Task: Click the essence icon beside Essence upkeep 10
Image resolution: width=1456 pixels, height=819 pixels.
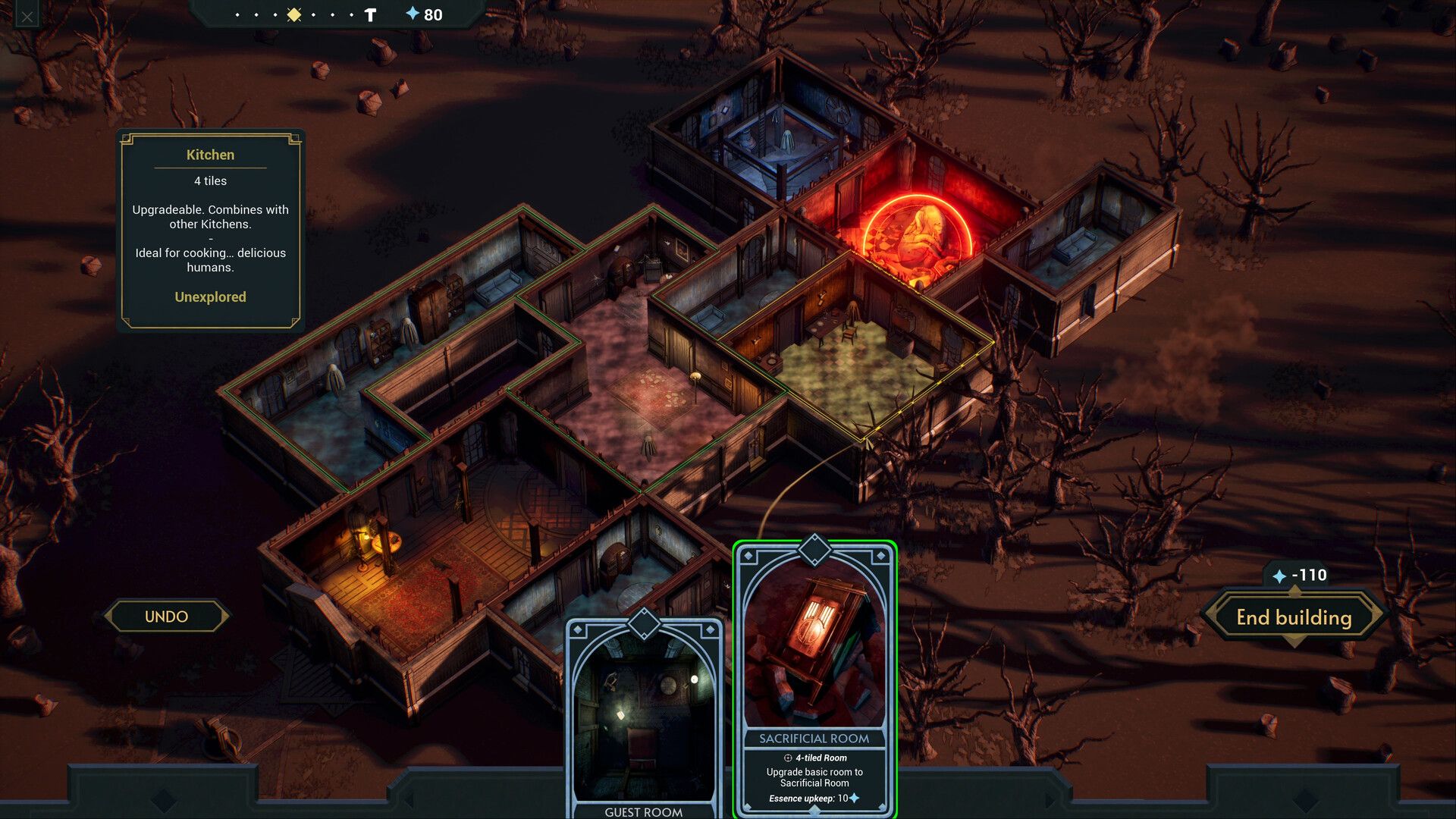Action: 853,799
